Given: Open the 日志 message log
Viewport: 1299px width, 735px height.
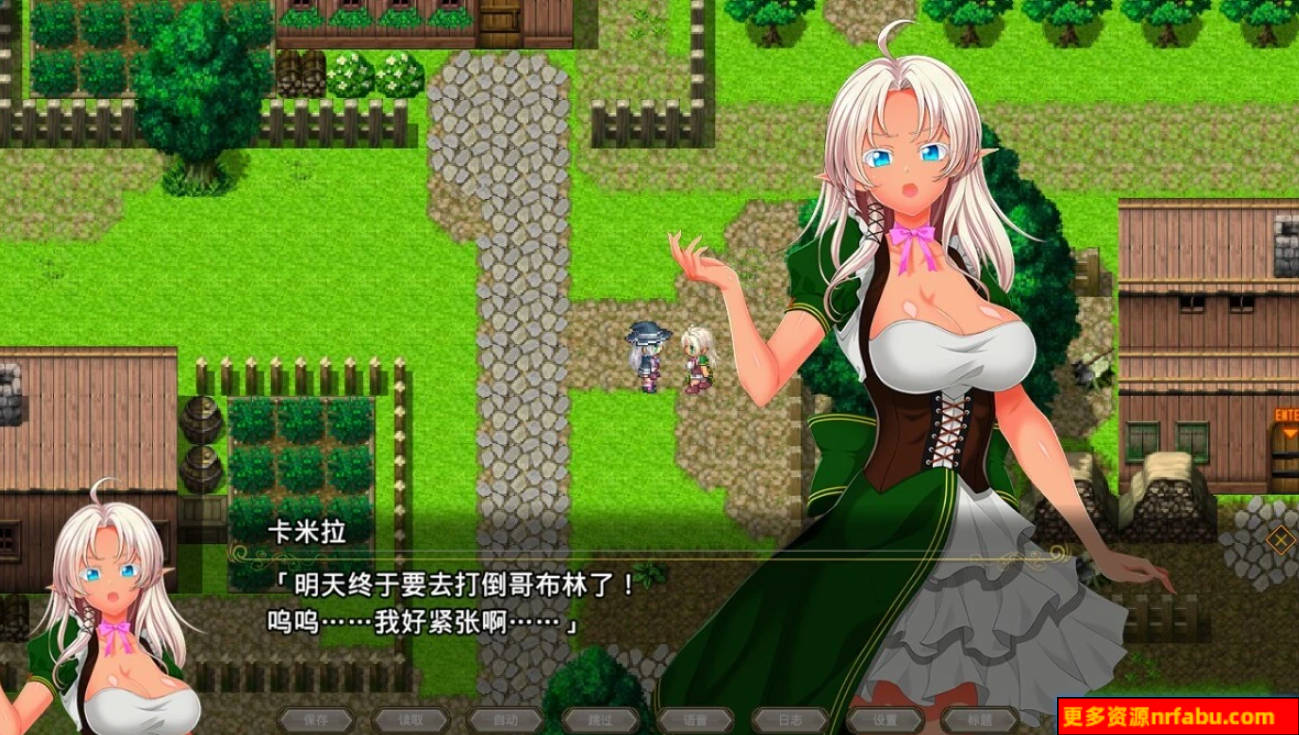Looking at the screenshot, I should [789, 720].
